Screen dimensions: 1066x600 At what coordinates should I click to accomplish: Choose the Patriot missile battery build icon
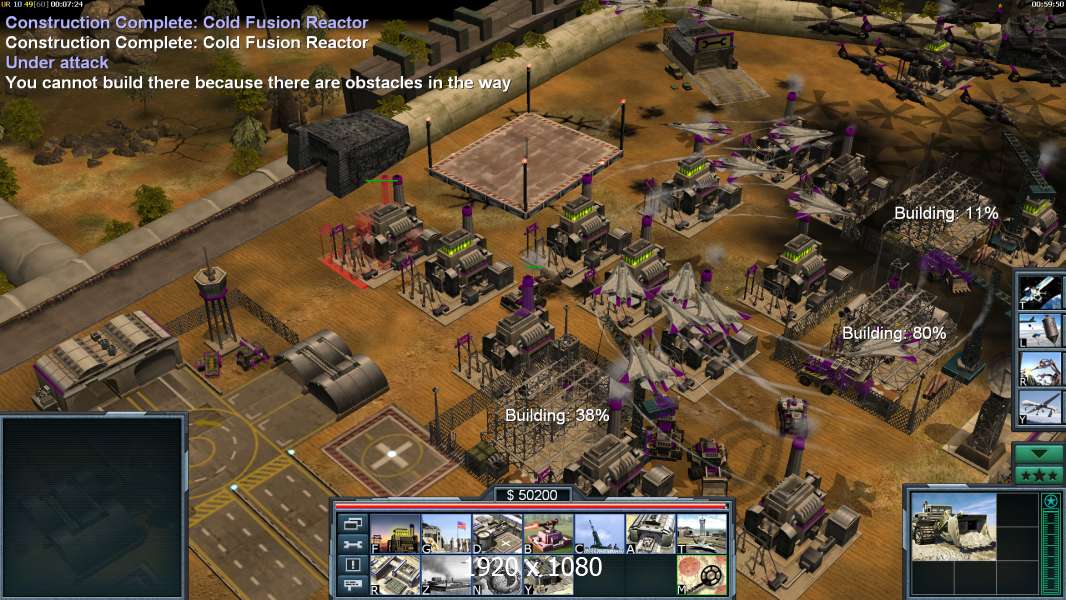(x=599, y=533)
